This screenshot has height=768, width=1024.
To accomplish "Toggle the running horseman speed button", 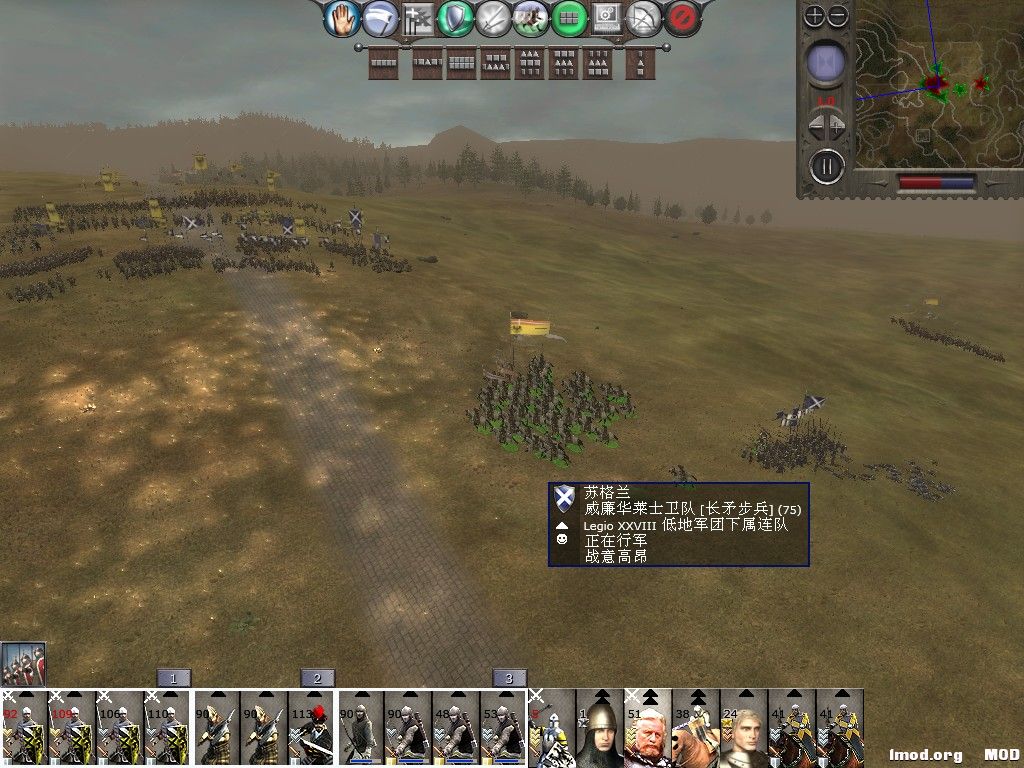I will pos(531,18).
